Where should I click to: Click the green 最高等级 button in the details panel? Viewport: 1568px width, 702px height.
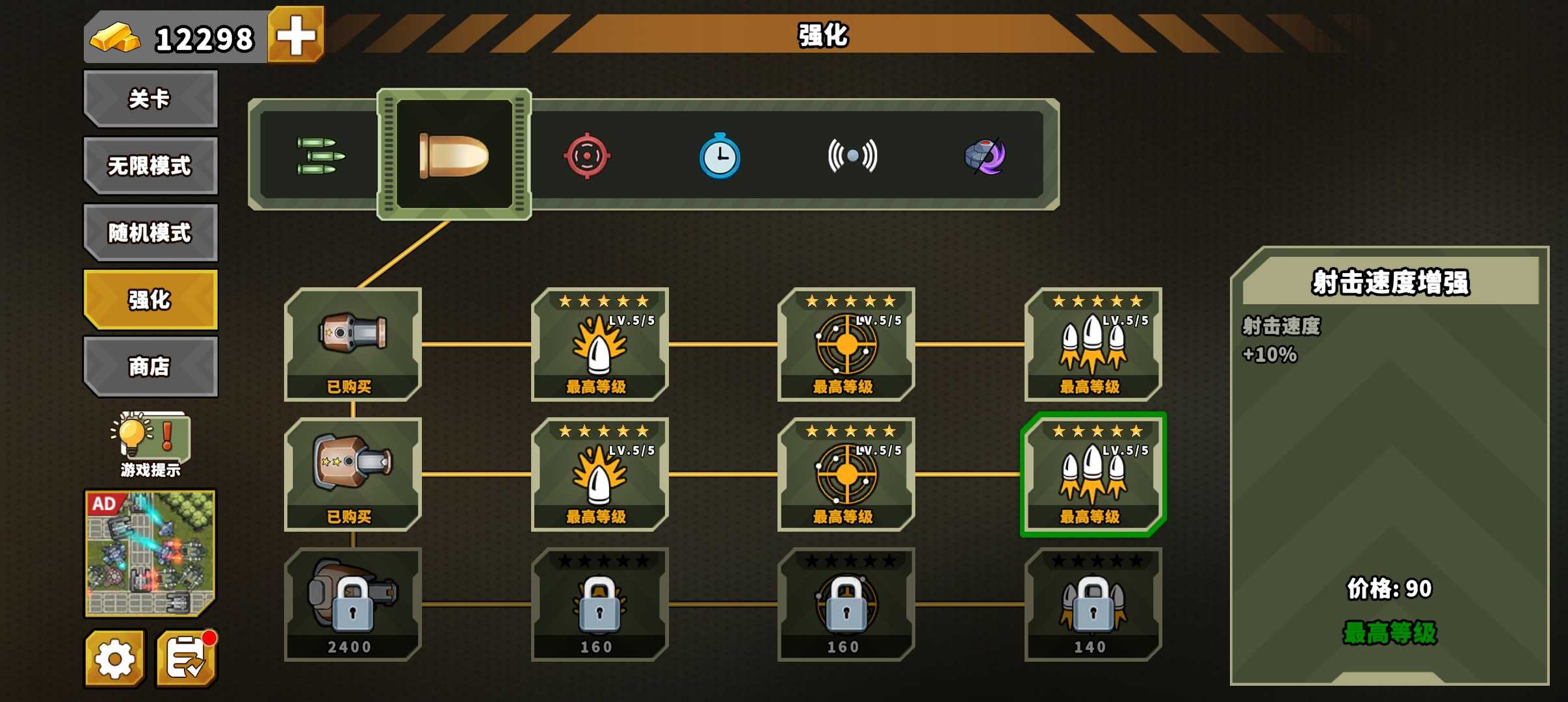click(x=1390, y=633)
